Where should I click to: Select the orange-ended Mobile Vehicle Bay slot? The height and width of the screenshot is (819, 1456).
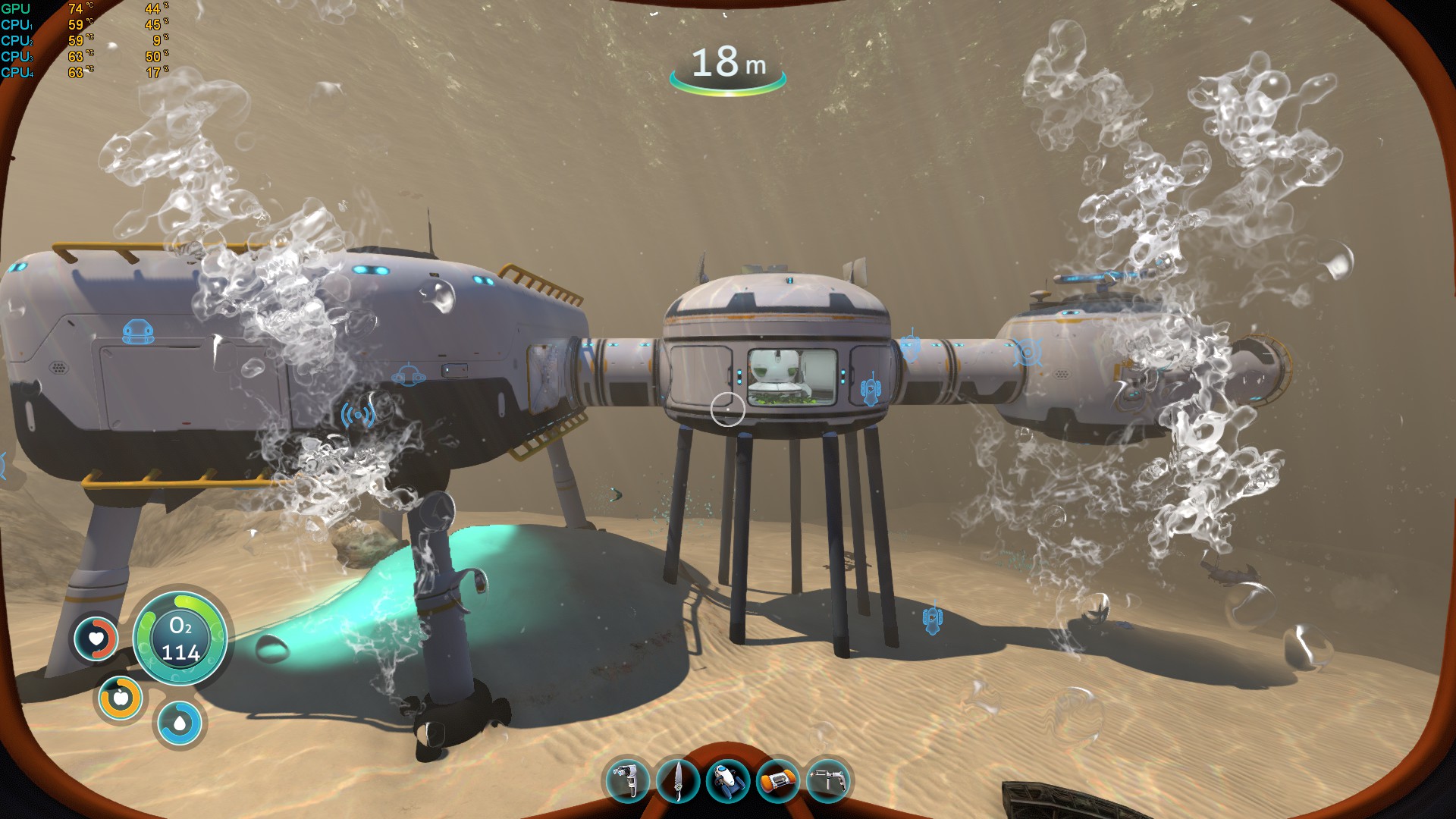point(778,780)
